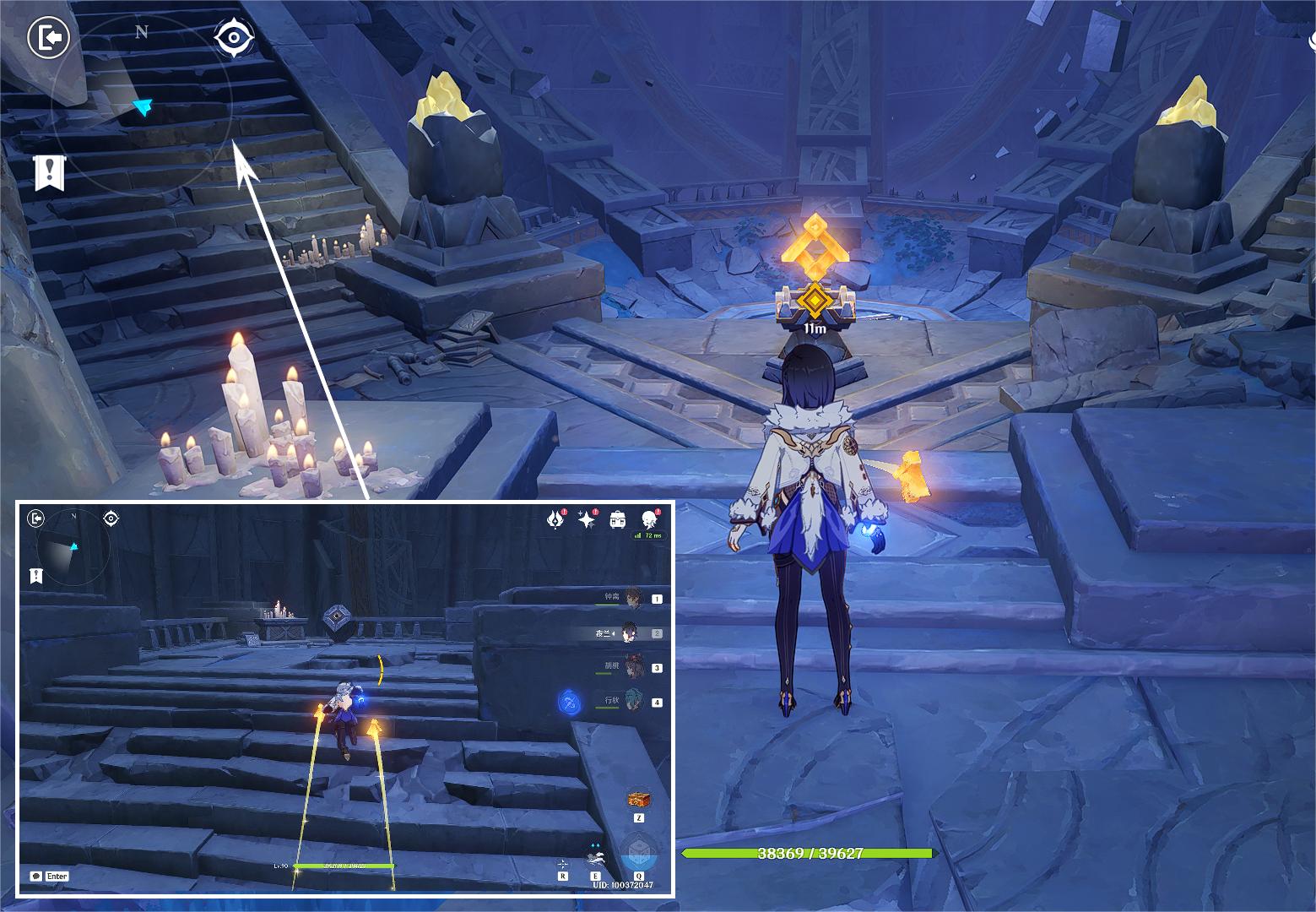Click the crosshair aim mode icon

[x=562, y=864]
